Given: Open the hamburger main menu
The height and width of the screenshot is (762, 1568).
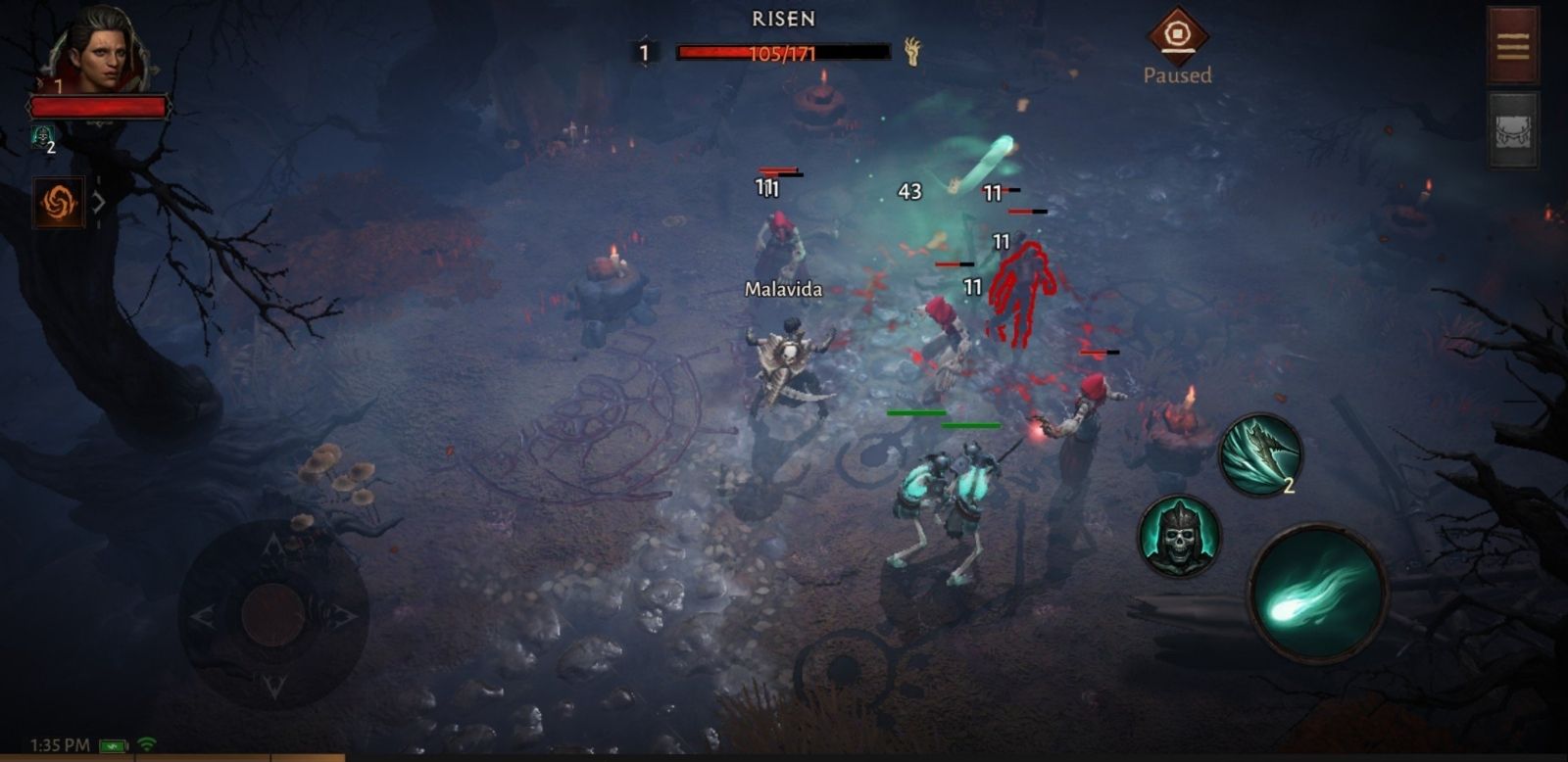Looking at the screenshot, I should tap(1512, 45).
